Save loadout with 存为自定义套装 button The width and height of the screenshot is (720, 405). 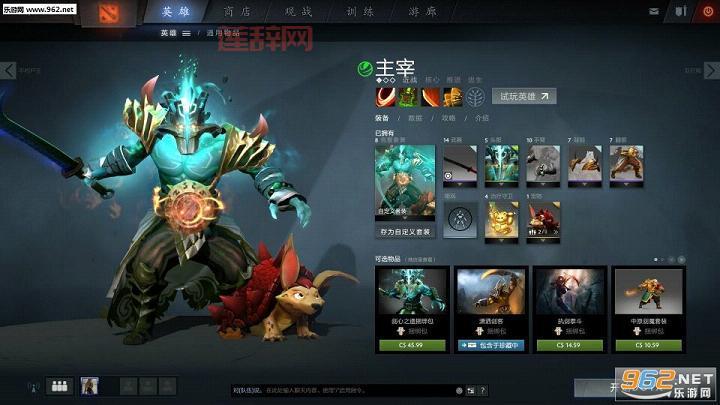coord(405,232)
